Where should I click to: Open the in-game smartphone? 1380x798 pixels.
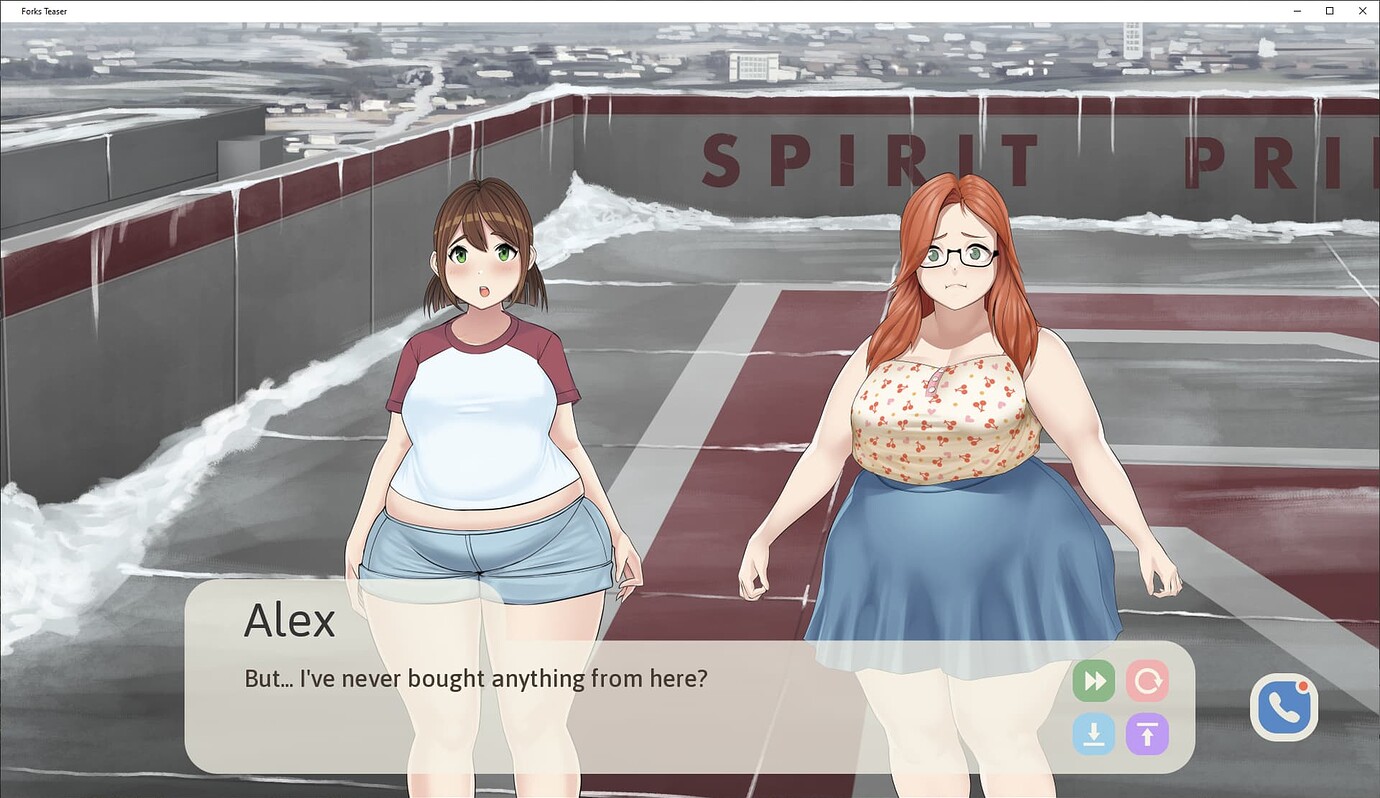click(1283, 708)
